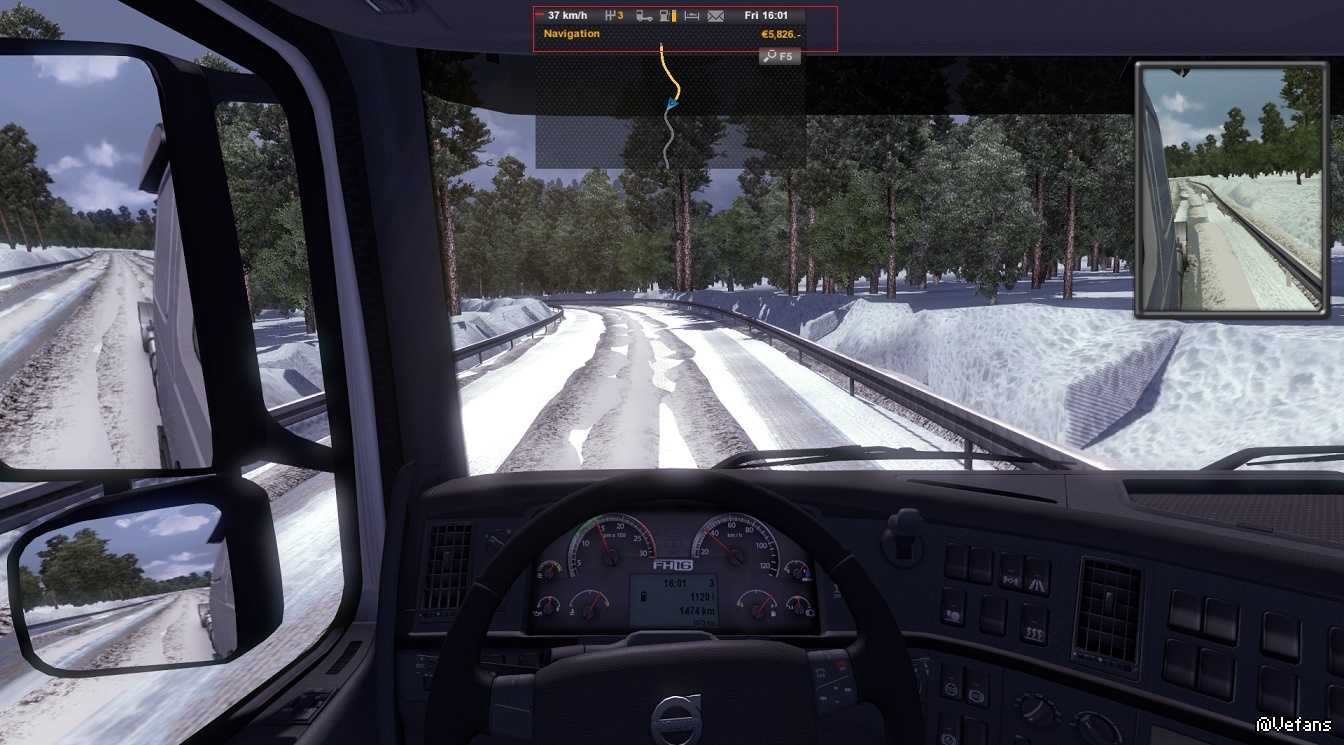Collapse the route advisor with red minus
This screenshot has height=745, width=1344.
541,16
